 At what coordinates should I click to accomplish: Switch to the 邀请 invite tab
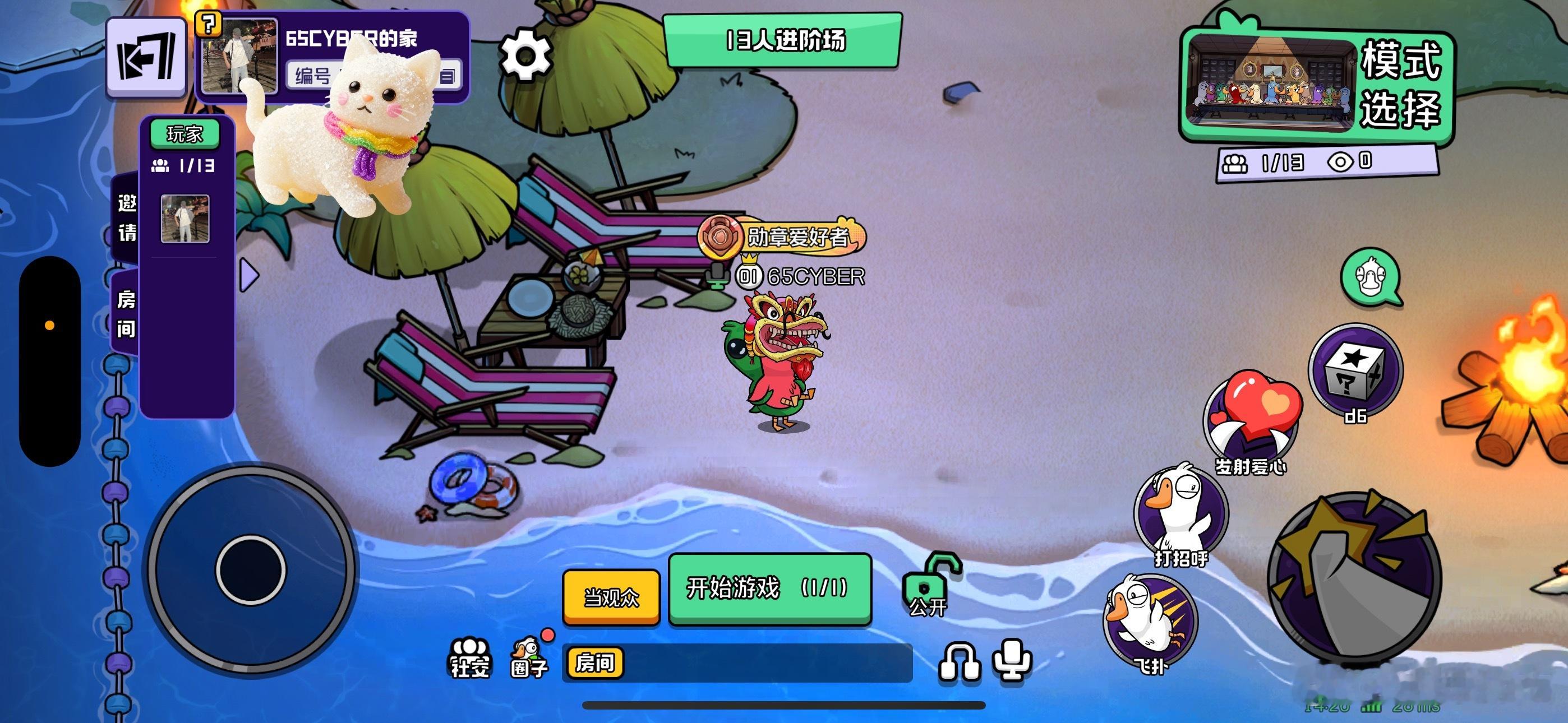tap(127, 217)
